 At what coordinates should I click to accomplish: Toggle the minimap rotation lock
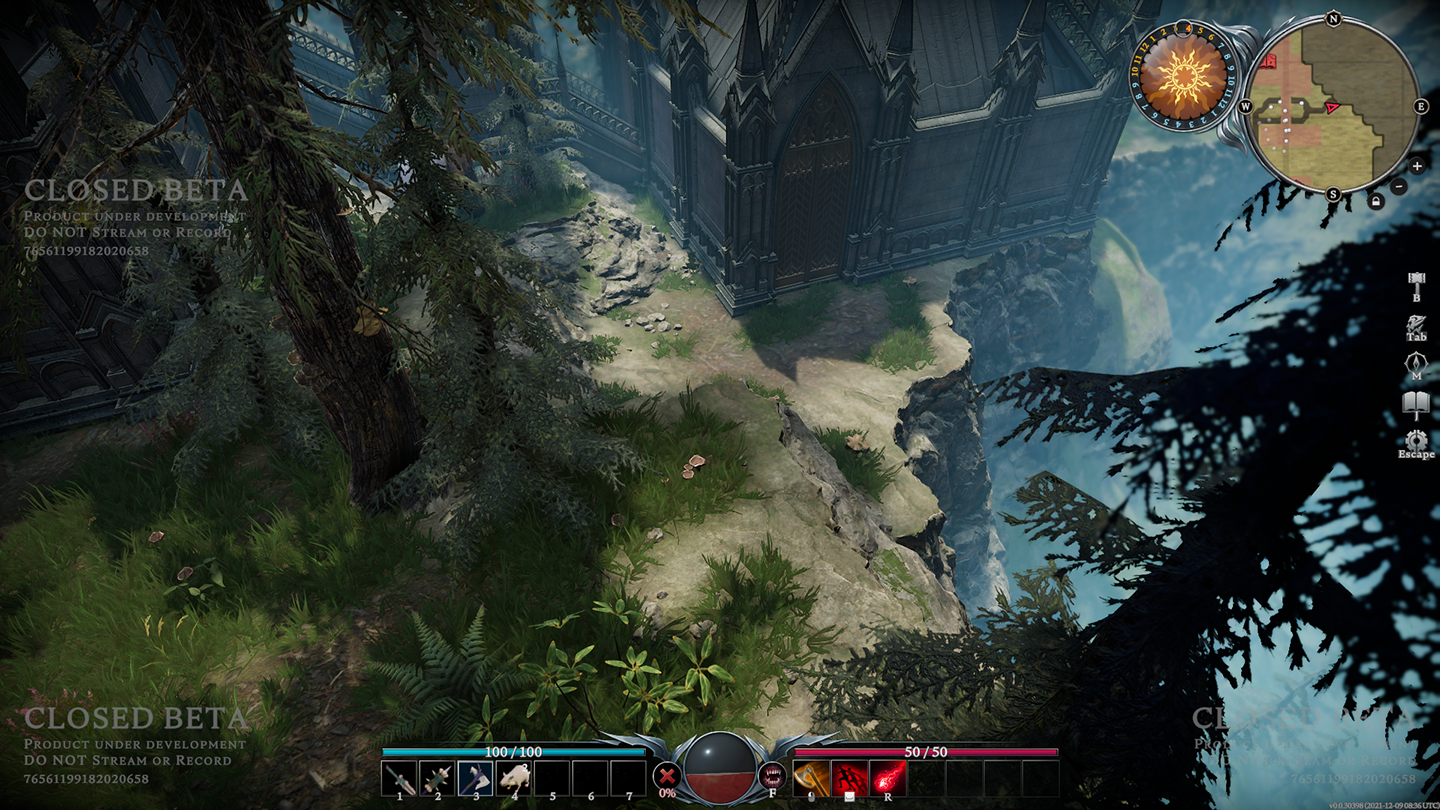coord(1376,202)
